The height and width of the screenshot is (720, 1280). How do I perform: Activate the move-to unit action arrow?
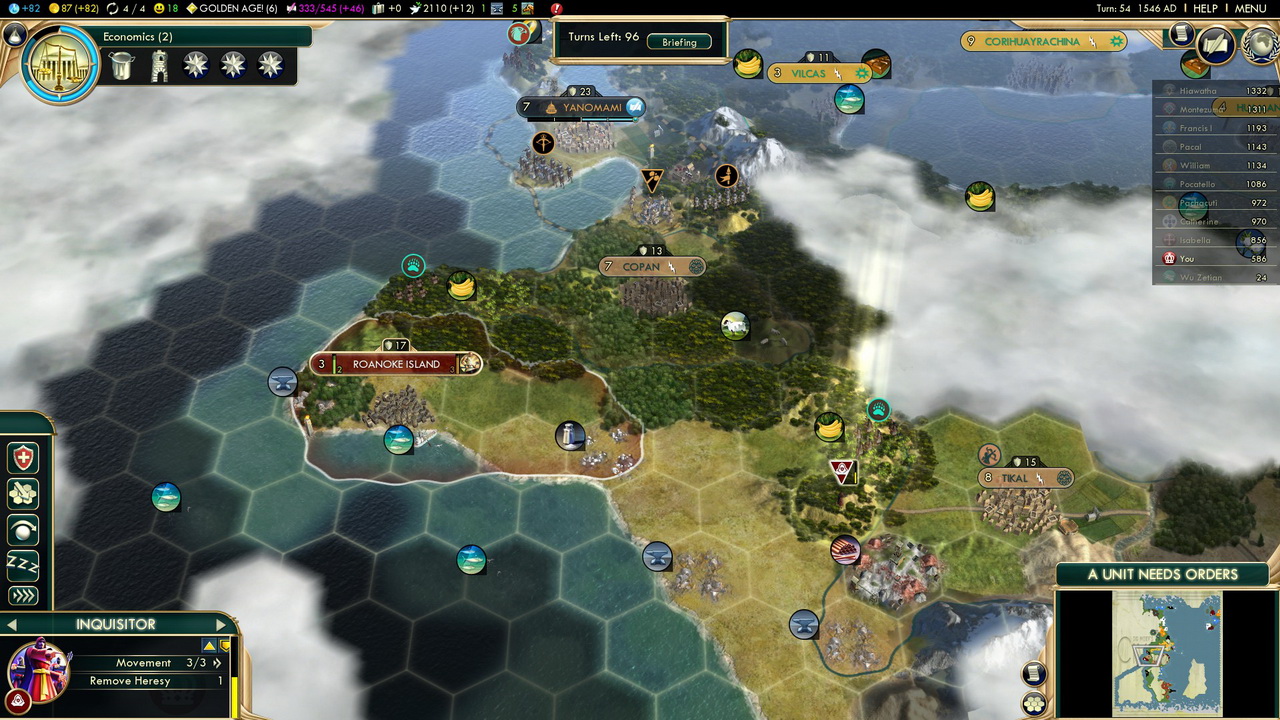(x=23, y=596)
